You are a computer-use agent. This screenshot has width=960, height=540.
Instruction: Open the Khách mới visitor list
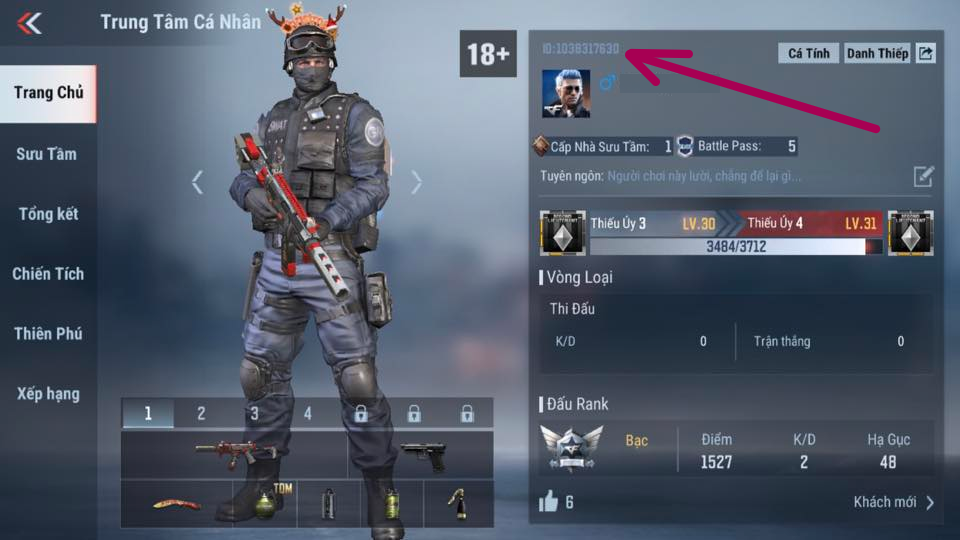pos(894,502)
